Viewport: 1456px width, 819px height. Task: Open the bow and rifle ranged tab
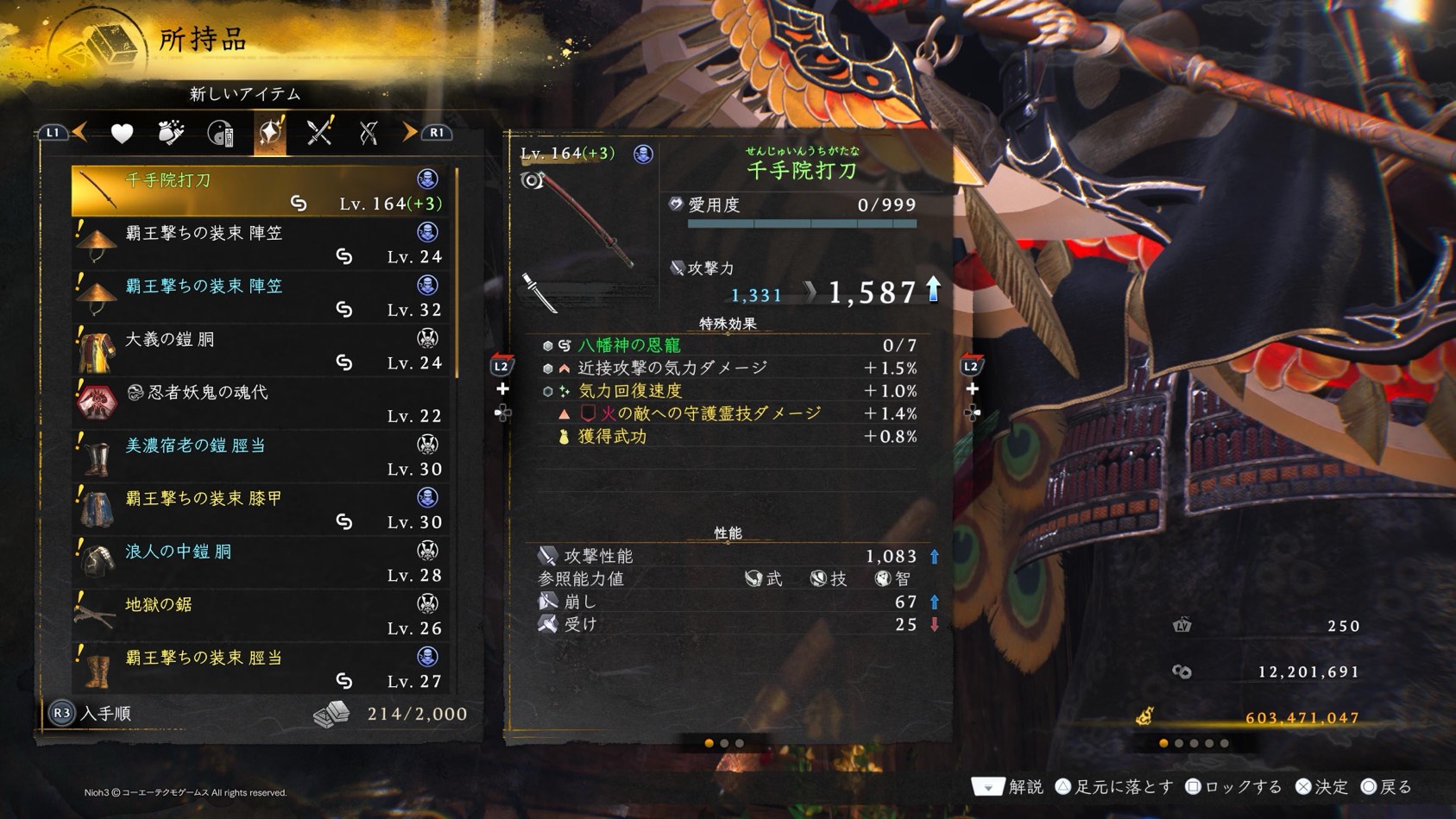369,133
